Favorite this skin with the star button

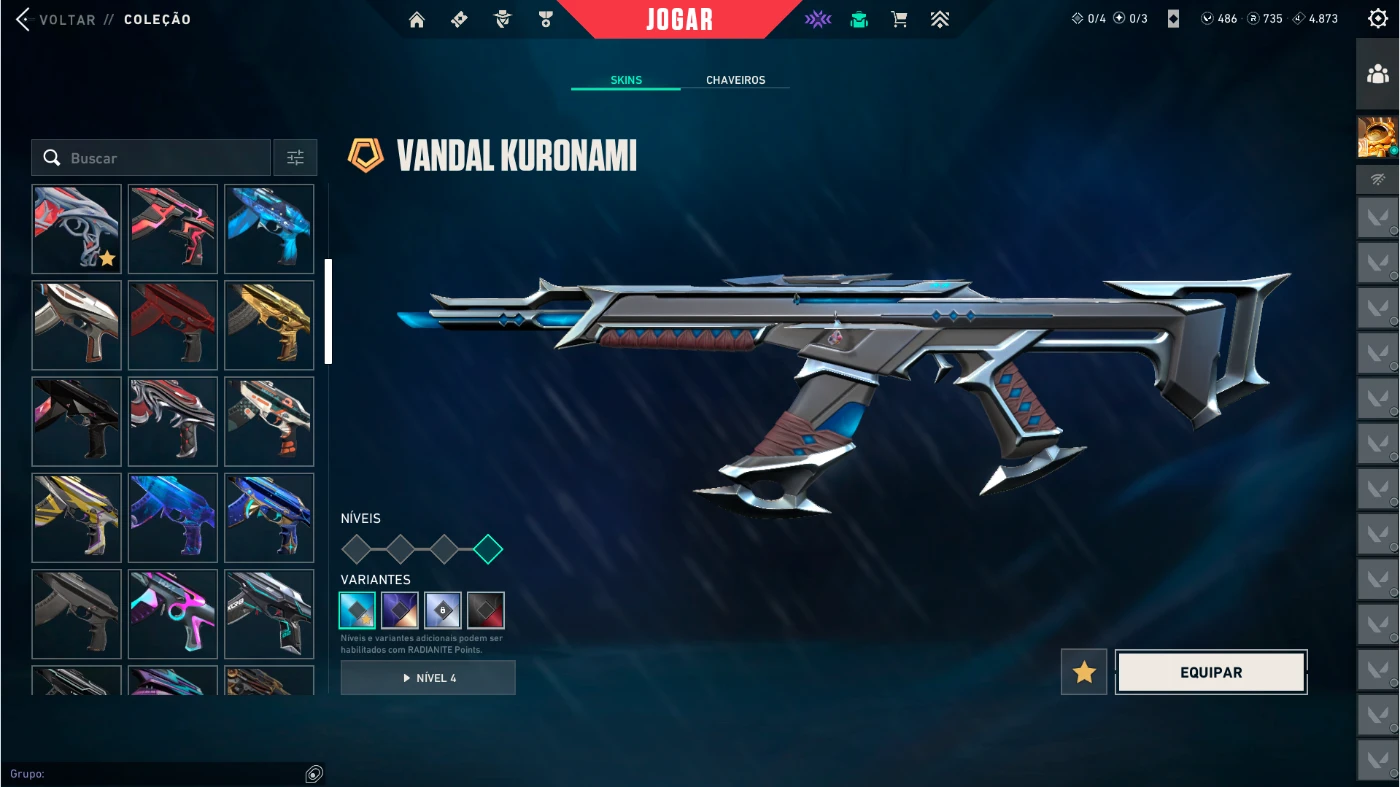pyautogui.click(x=1084, y=672)
